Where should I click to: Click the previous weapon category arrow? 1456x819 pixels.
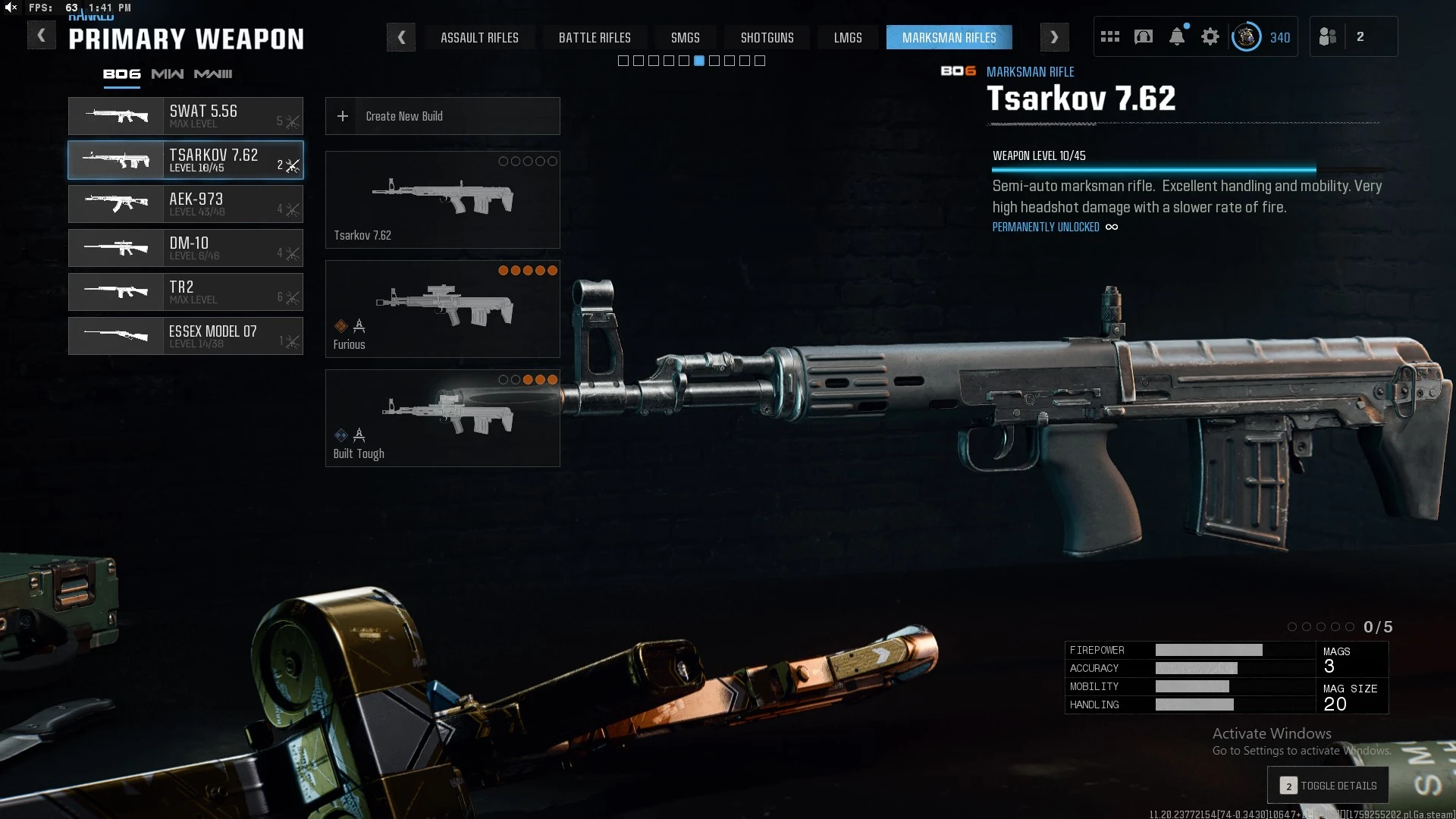401,37
